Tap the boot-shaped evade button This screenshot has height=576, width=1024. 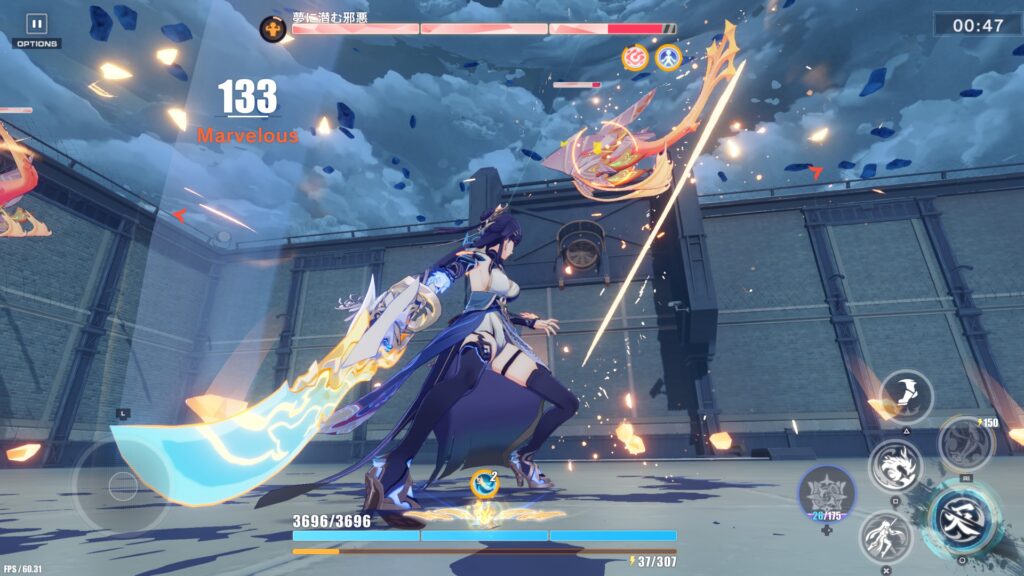[907, 396]
